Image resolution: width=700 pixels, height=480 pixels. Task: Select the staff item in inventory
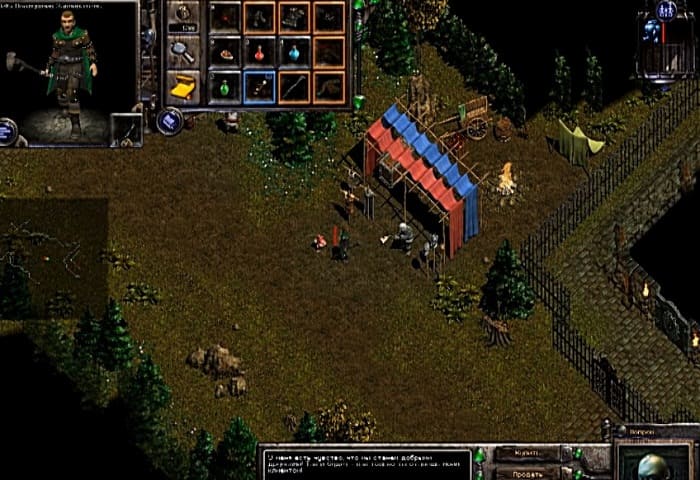point(293,87)
